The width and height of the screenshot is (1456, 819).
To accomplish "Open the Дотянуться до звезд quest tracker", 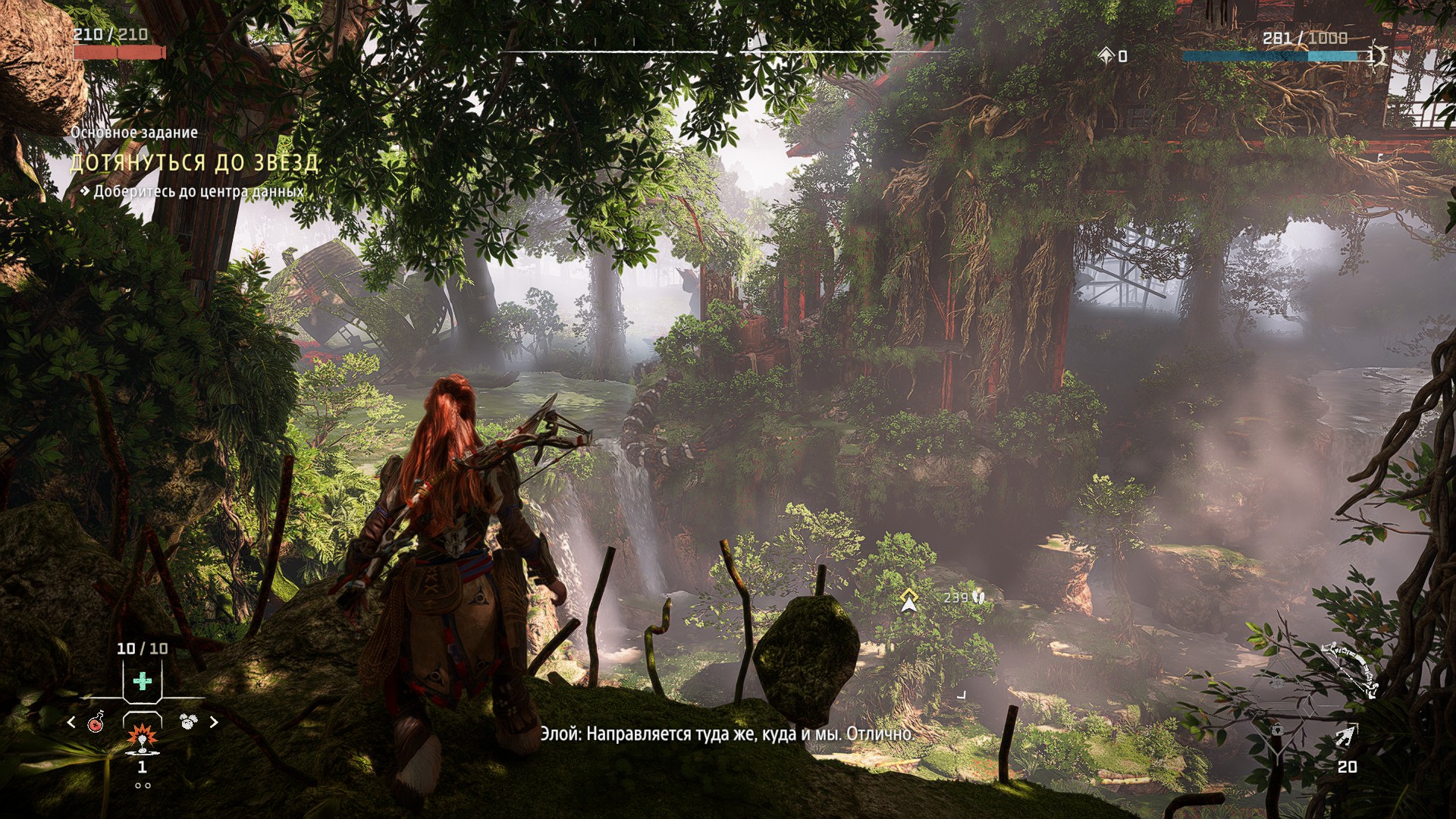I will [x=194, y=163].
